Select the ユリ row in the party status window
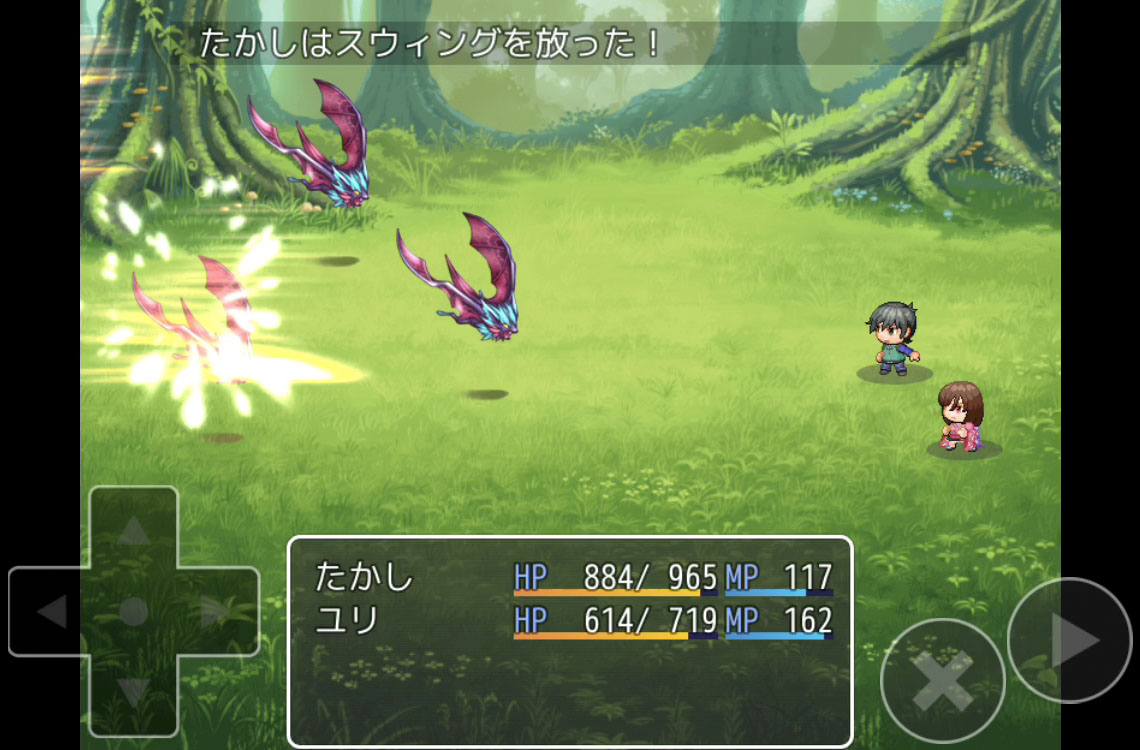 [572, 621]
